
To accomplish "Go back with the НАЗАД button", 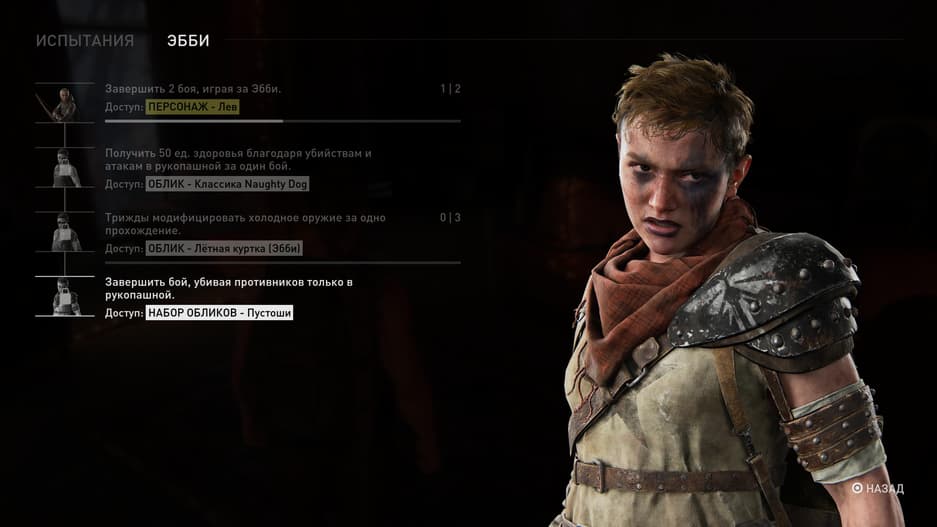I will point(878,489).
